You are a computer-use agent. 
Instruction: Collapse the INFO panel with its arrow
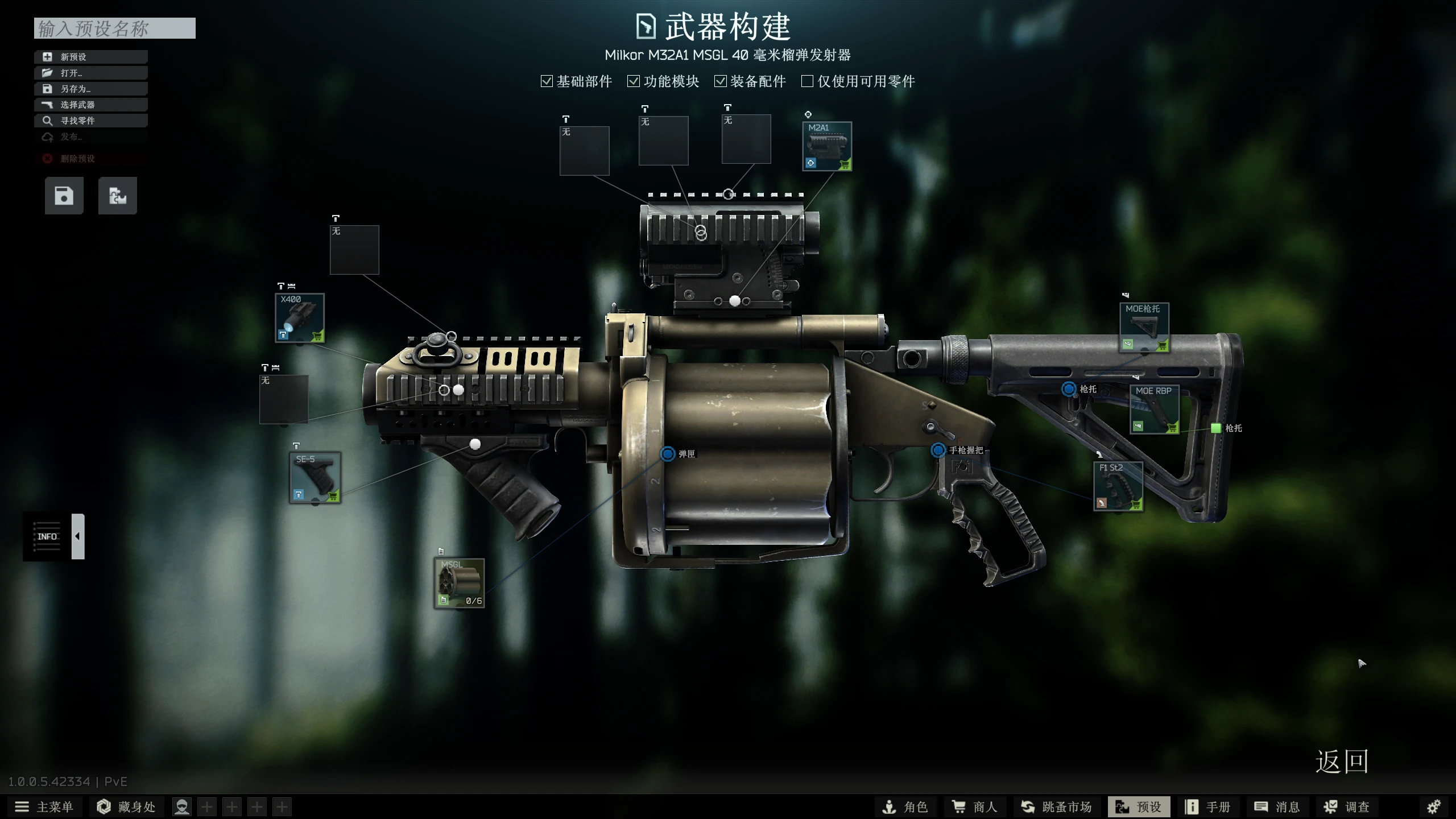[77, 535]
